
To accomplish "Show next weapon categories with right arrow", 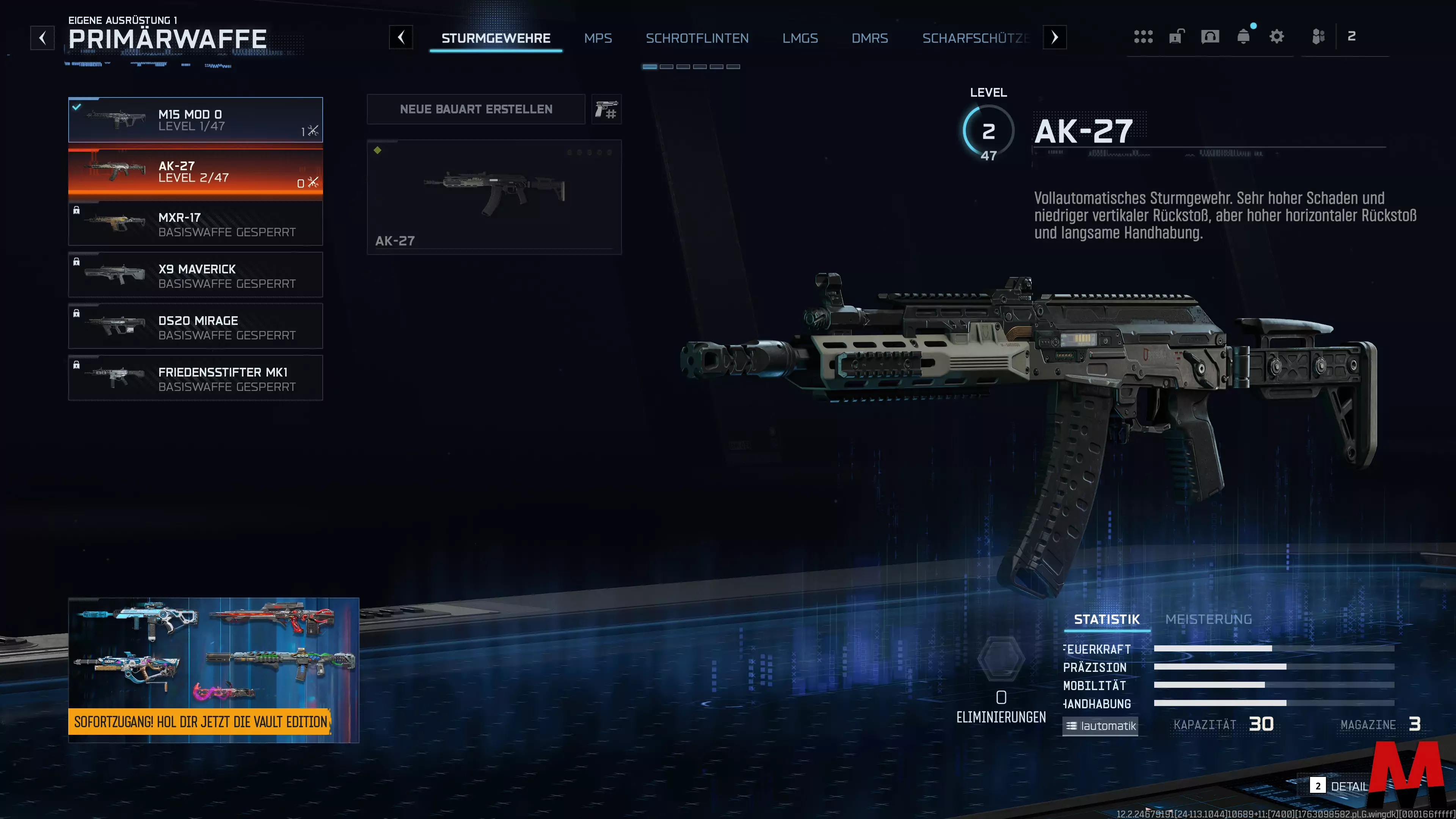I will [x=1054, y=38].
